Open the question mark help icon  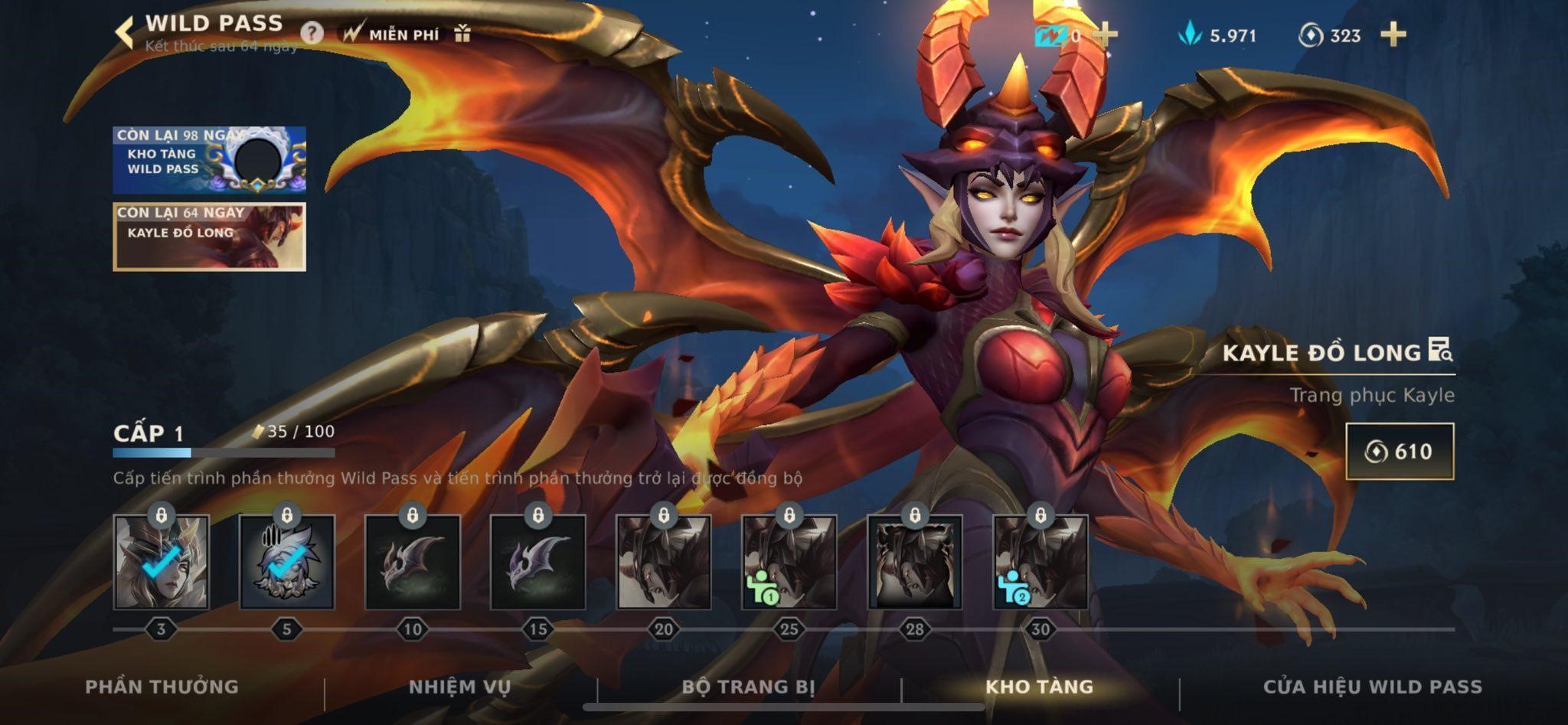point(312,34)
